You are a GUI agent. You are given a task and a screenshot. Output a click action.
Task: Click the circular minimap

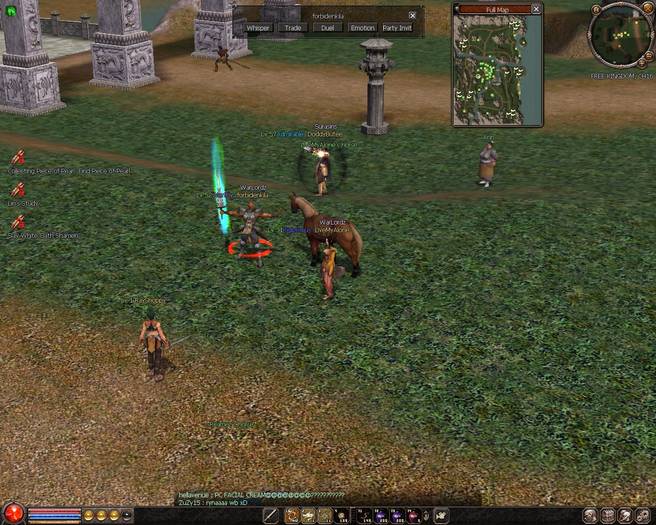pyautogui.click(x=620, y=35)
